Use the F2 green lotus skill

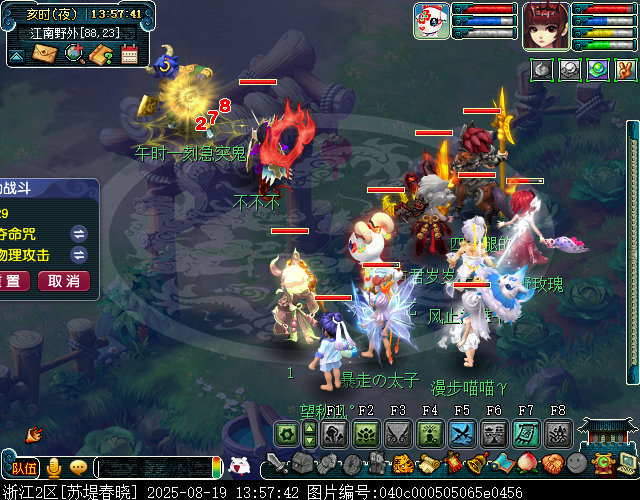pos(364,433)
